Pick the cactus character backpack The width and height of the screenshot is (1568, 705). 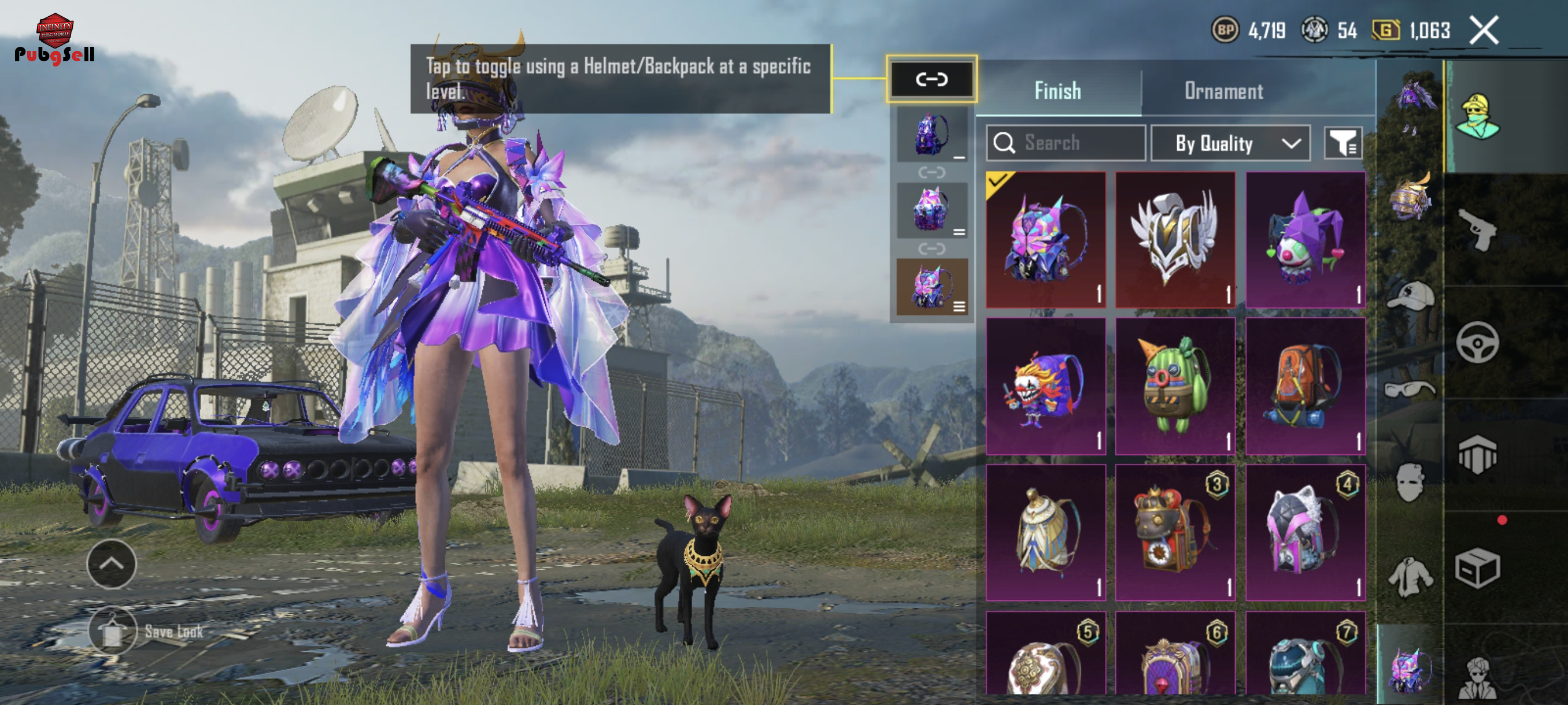[x=1175, y=385]
